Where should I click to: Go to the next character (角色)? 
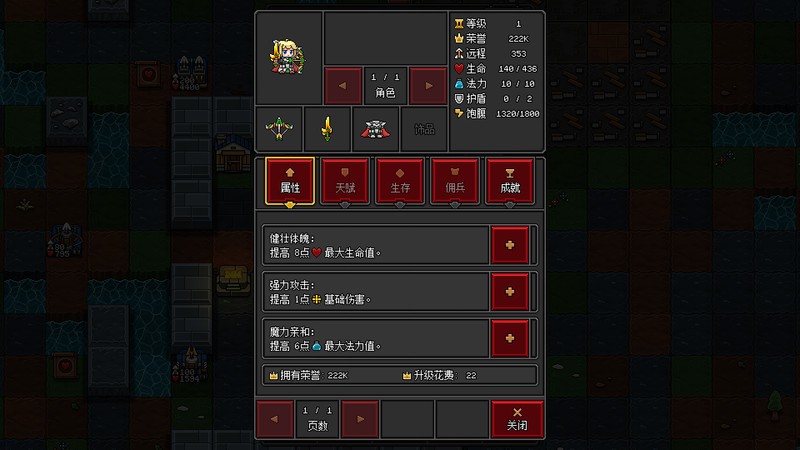coord(428,85)
